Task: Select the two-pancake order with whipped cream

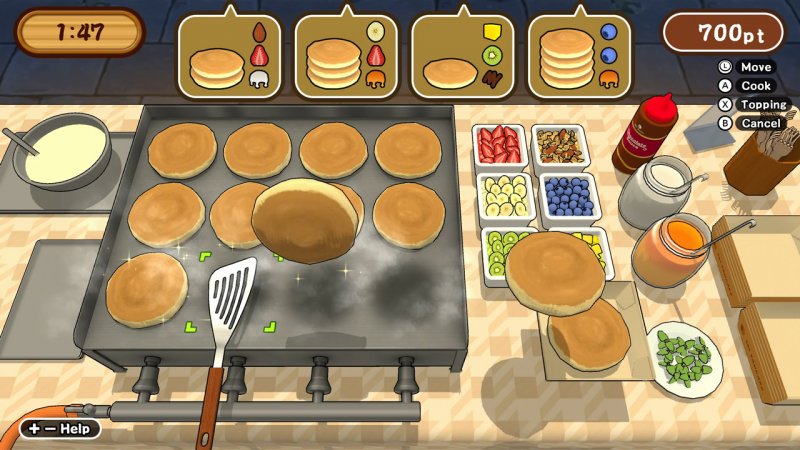Action: point(229,58)
